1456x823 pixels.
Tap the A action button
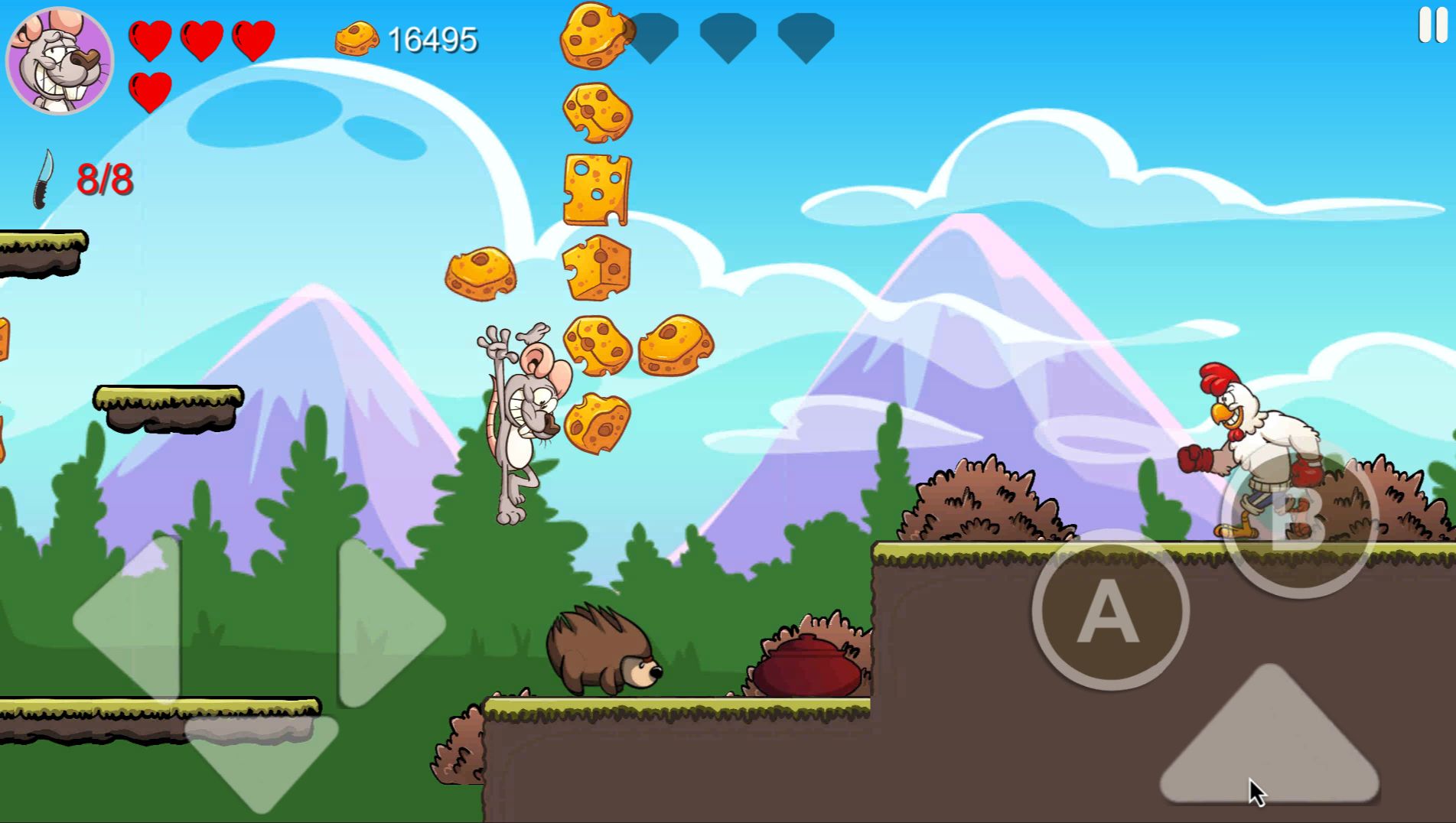coord(1109,610)
